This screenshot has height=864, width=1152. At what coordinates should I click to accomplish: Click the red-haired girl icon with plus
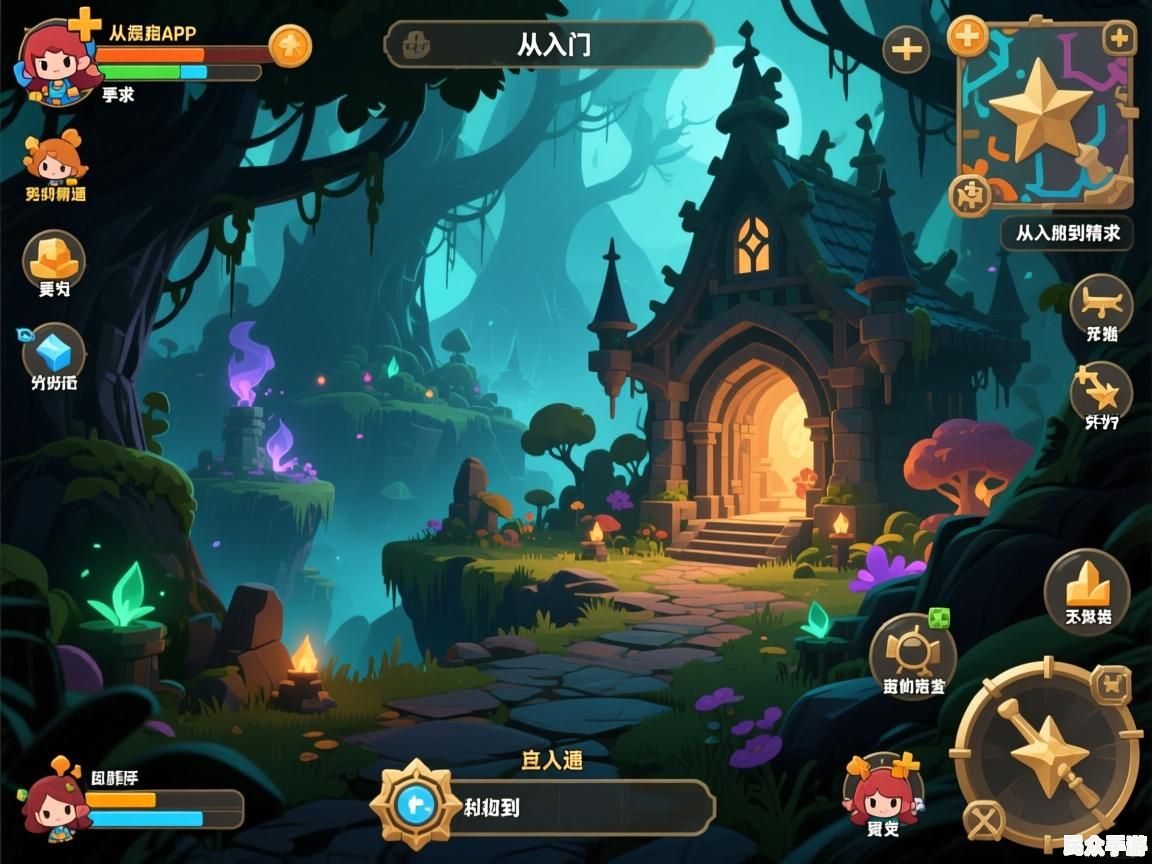point(883,790)
